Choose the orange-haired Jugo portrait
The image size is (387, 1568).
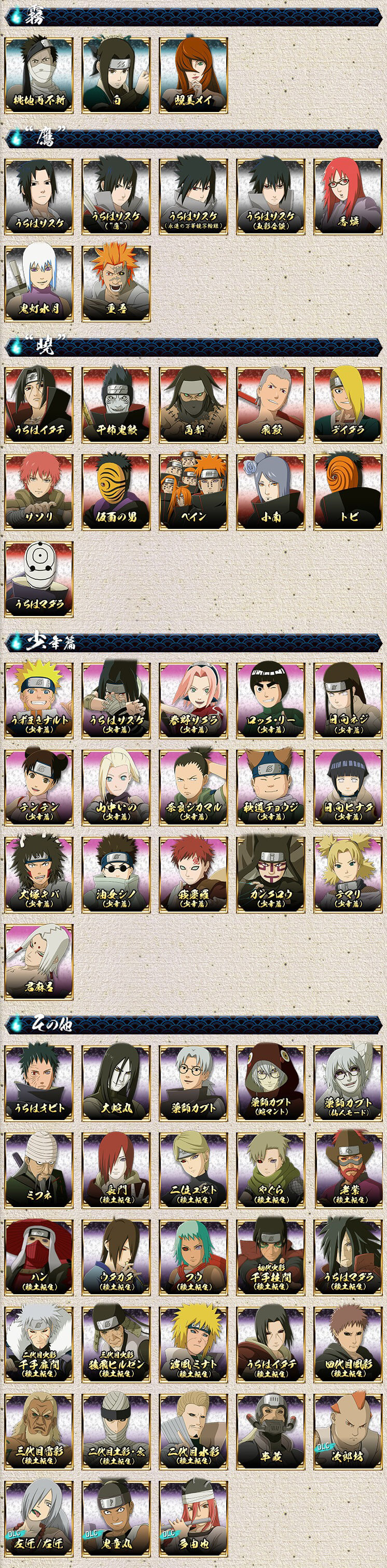[x=116, y=284]
